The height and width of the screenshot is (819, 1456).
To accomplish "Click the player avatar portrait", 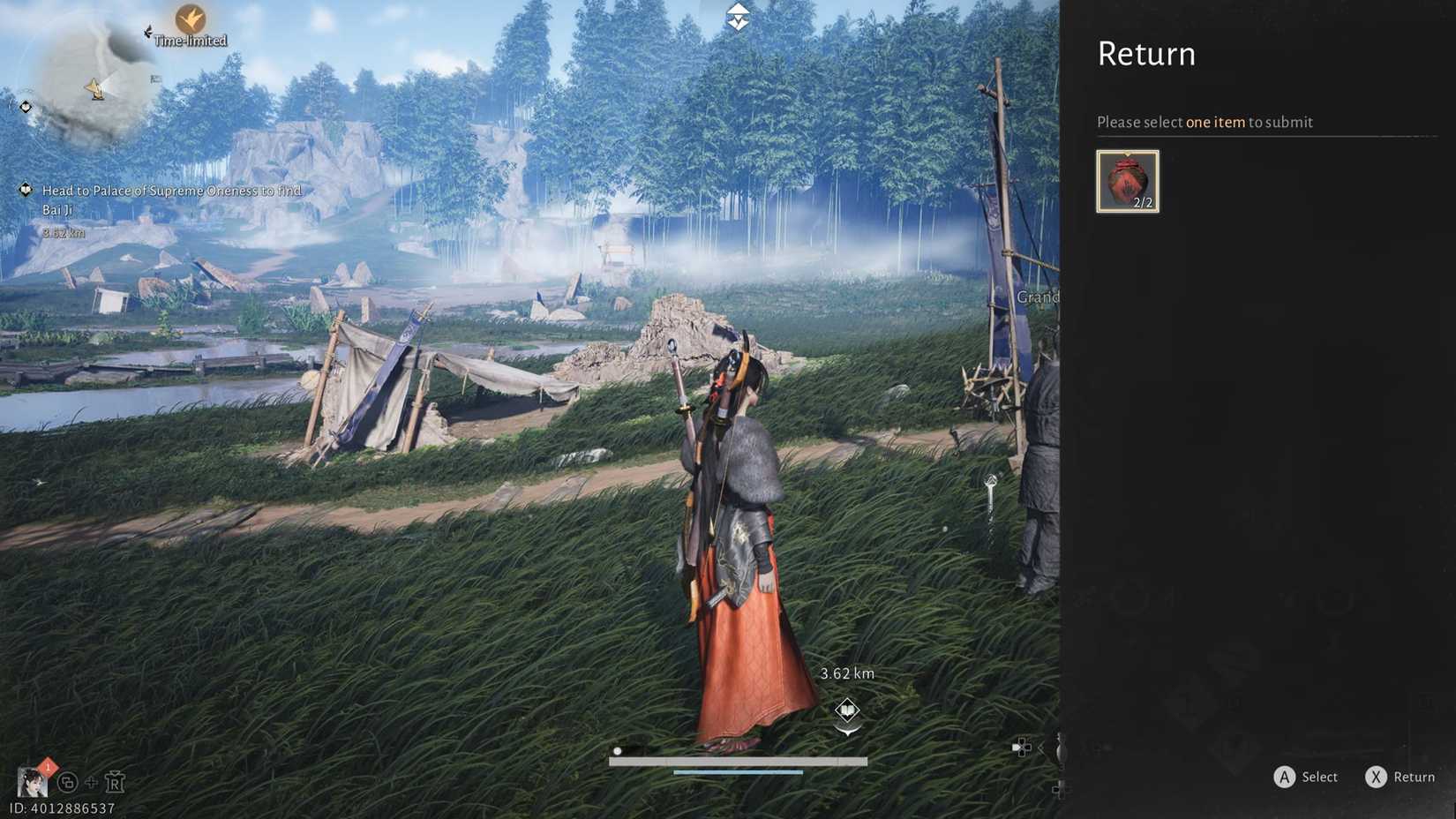I will 33,781.
